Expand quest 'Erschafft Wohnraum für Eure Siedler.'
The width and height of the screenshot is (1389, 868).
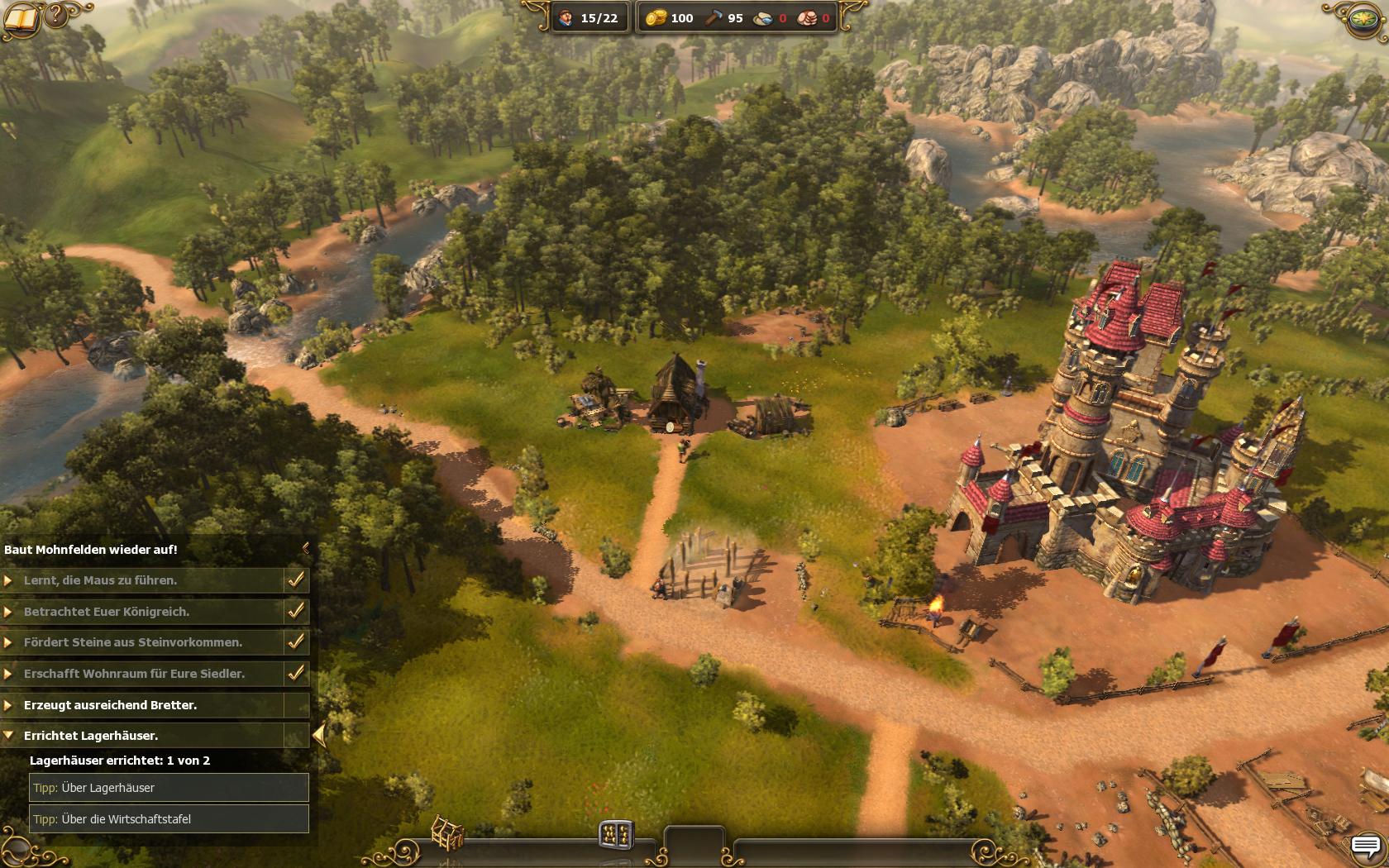[x=9, y=674]
